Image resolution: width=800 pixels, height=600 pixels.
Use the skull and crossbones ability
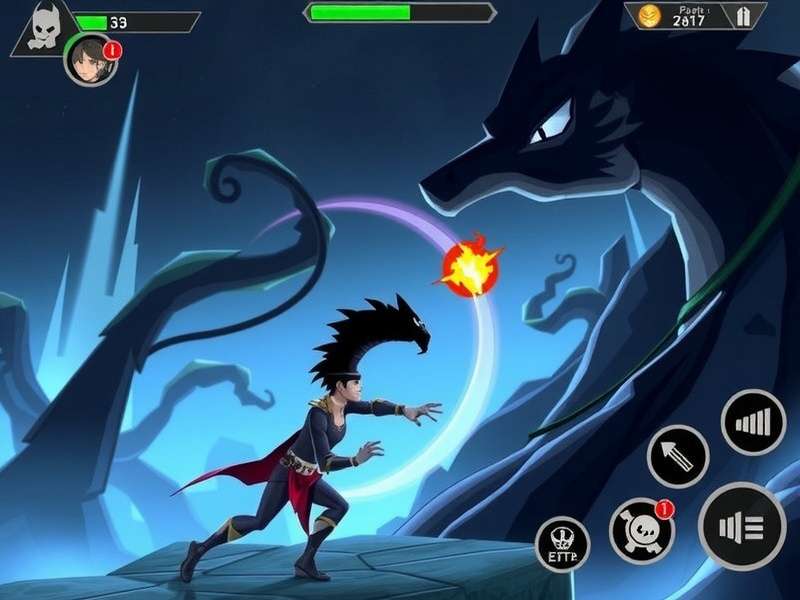[x=641, y=528]
